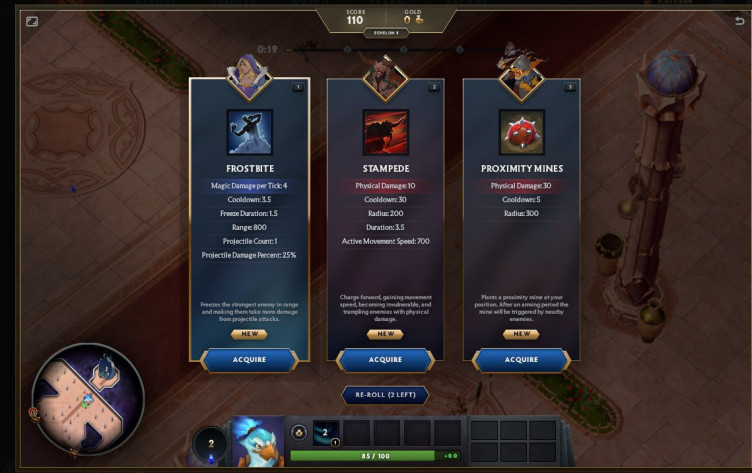This screenshot has height=473, width=752.
Task: Click the circular minimap
Action: pyautogui.click(x=88, y=399)
